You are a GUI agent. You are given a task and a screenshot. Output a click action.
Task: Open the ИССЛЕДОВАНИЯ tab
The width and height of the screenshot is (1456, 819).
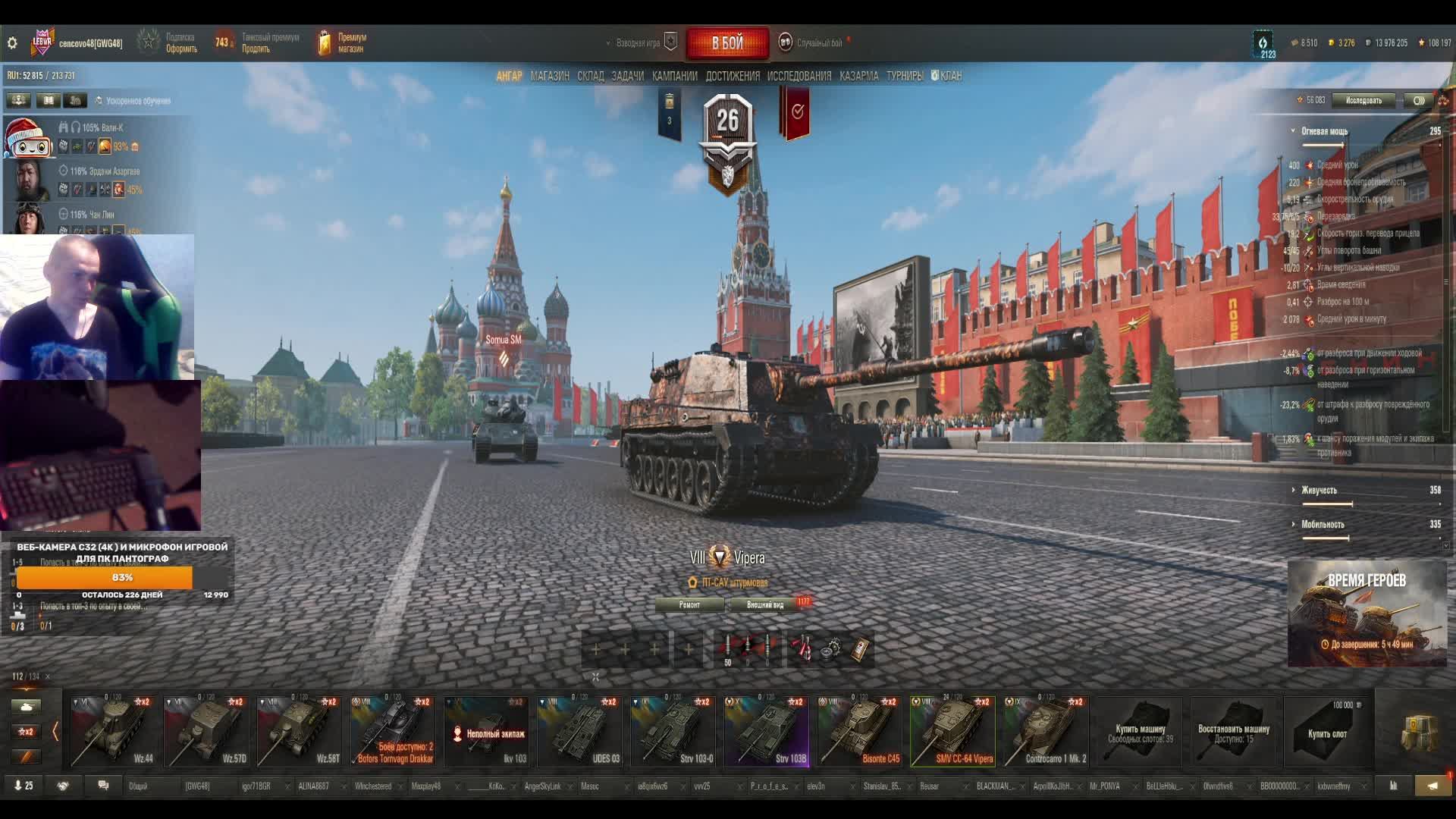pyautogui.click(x=799, y=76)
